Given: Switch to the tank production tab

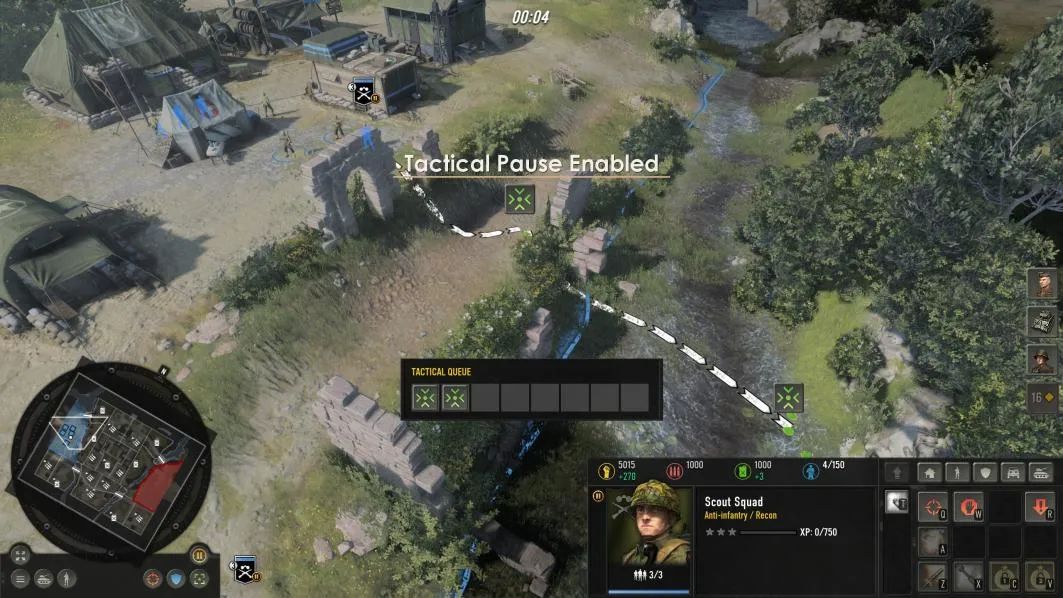Looking at the screenshot, I should (1040, 473).
